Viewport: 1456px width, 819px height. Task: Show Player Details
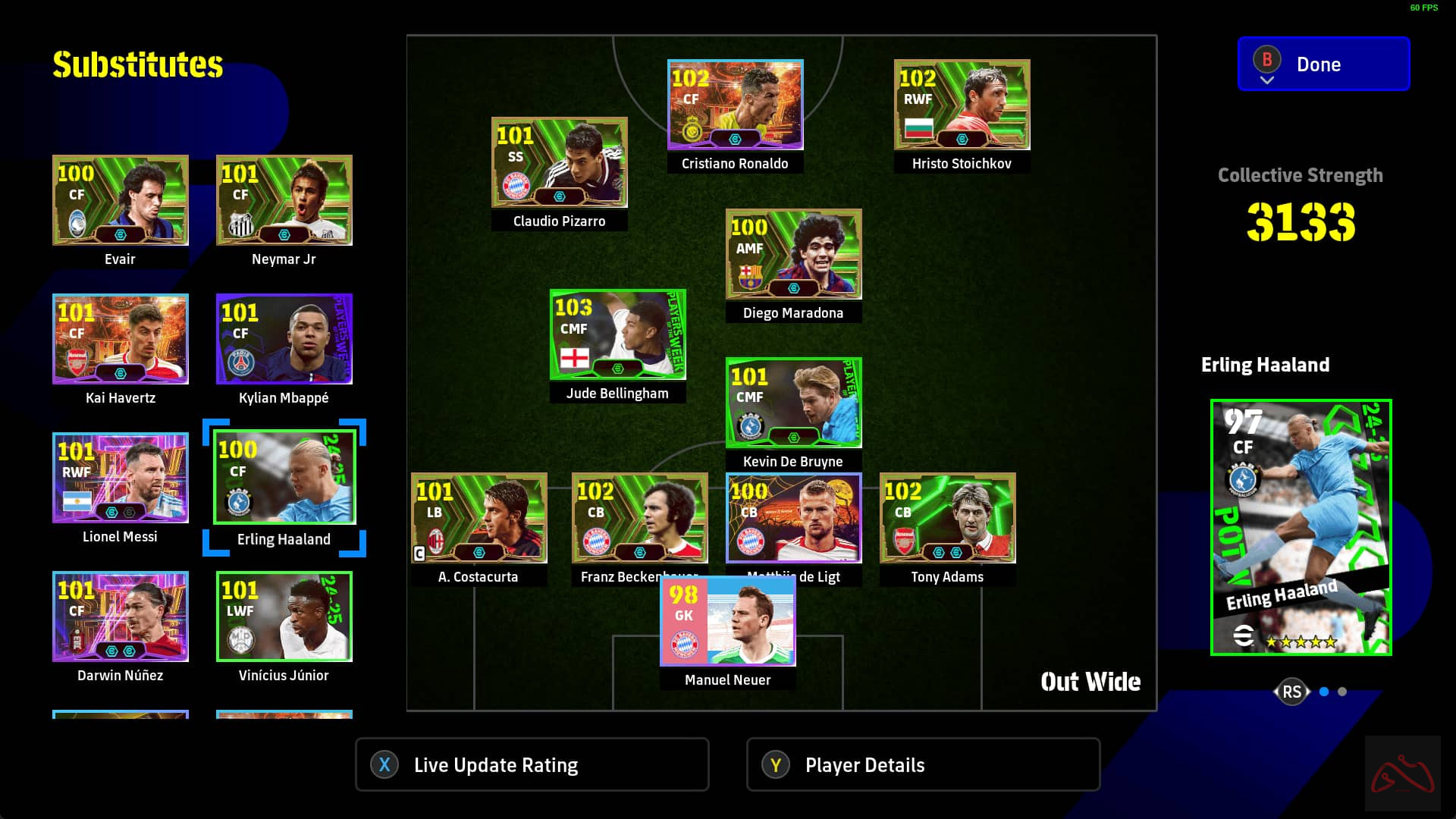pyautogui.click(x=923, y=764)
